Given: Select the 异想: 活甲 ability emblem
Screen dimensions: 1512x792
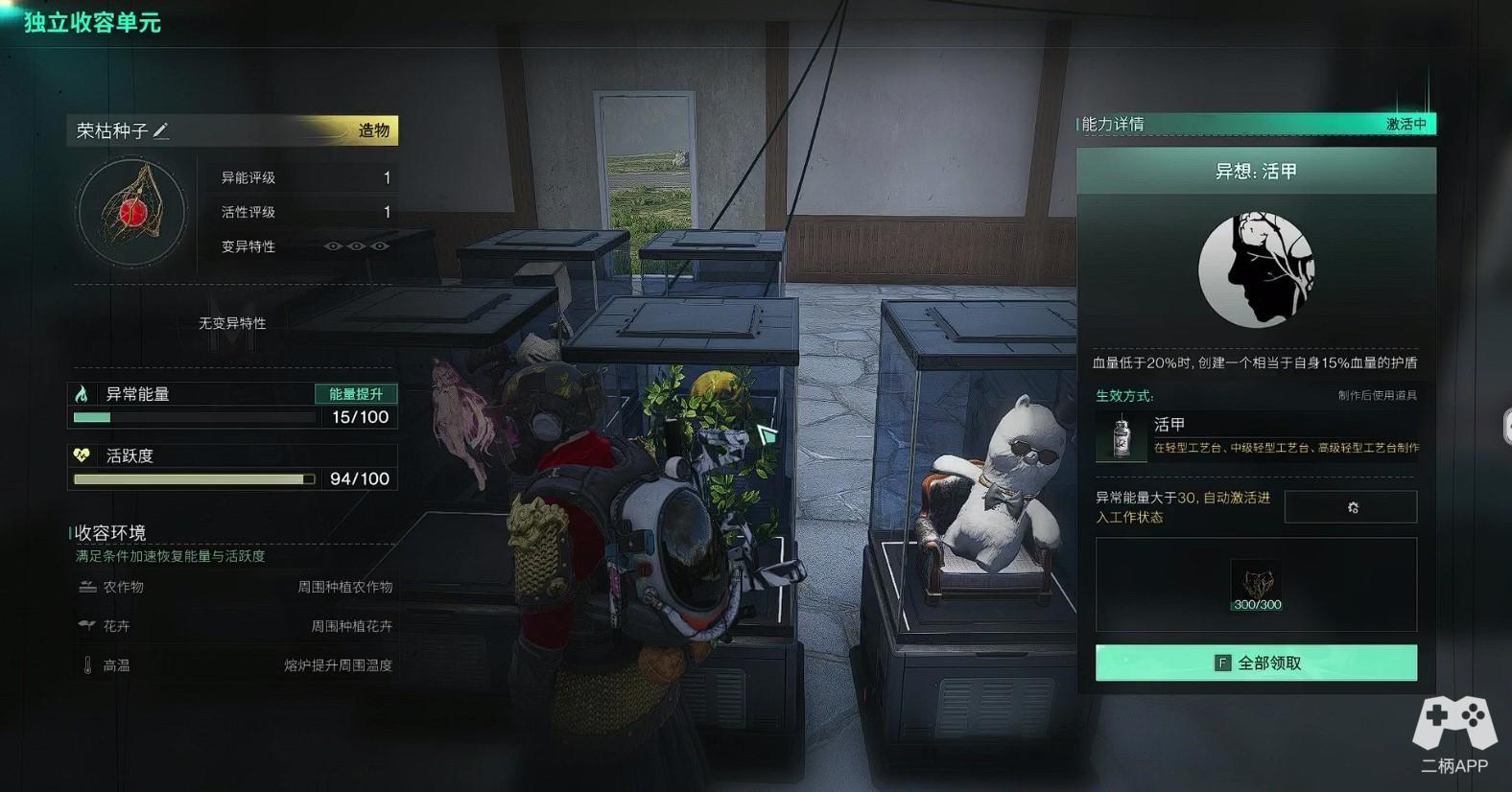Looking at the screenshot, I should [1256, 270].
